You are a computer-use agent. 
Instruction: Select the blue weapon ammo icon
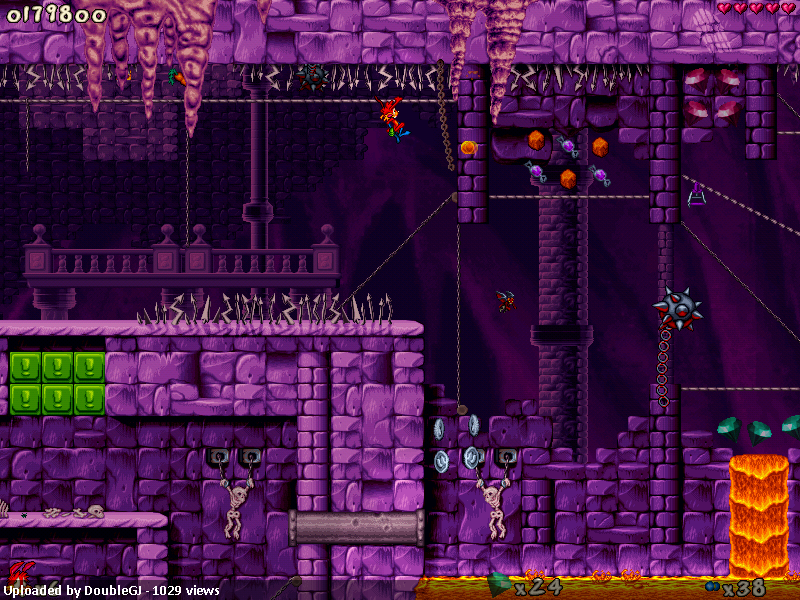coord(711,586)
